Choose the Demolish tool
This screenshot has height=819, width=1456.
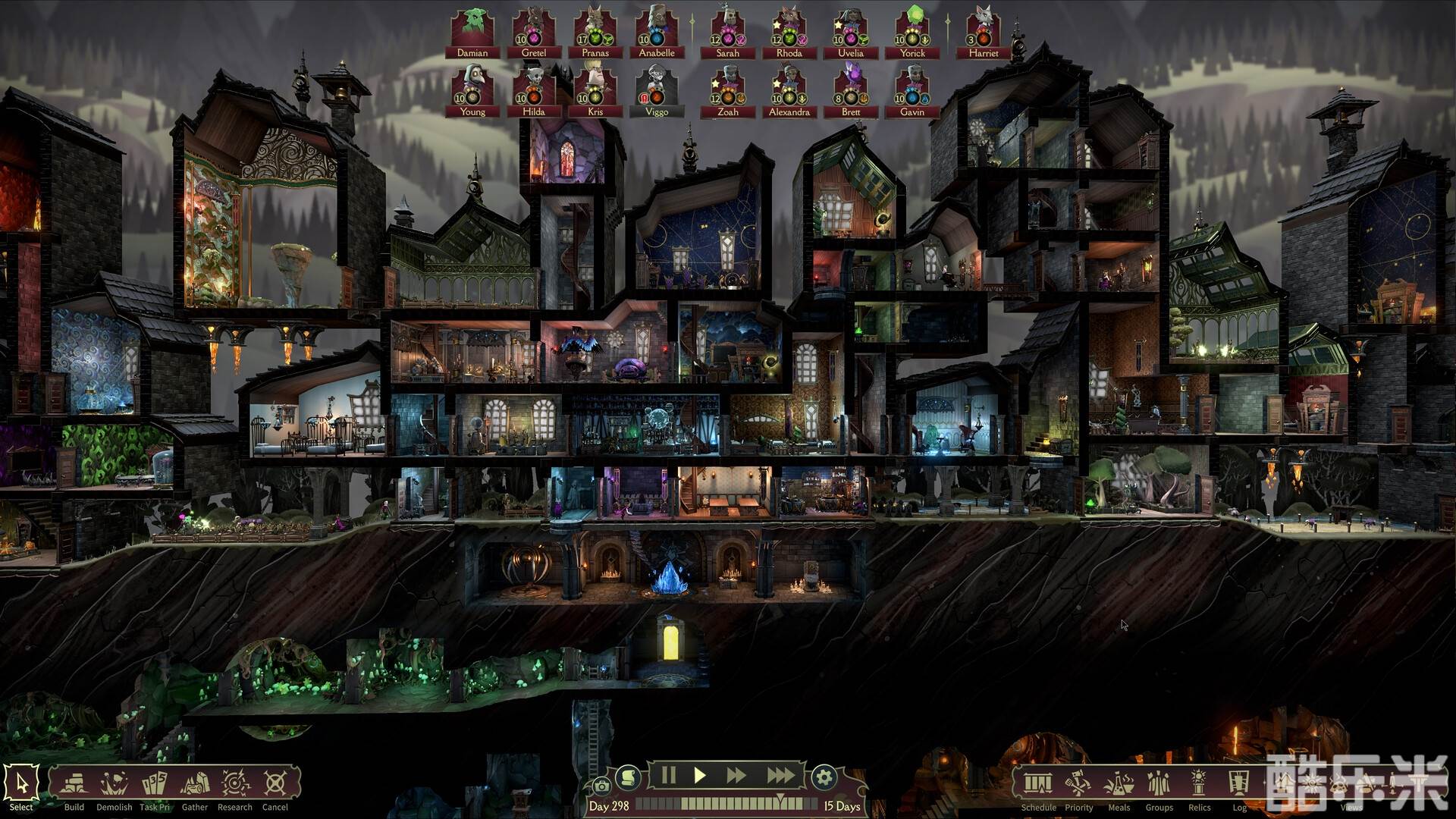[115, 784]
